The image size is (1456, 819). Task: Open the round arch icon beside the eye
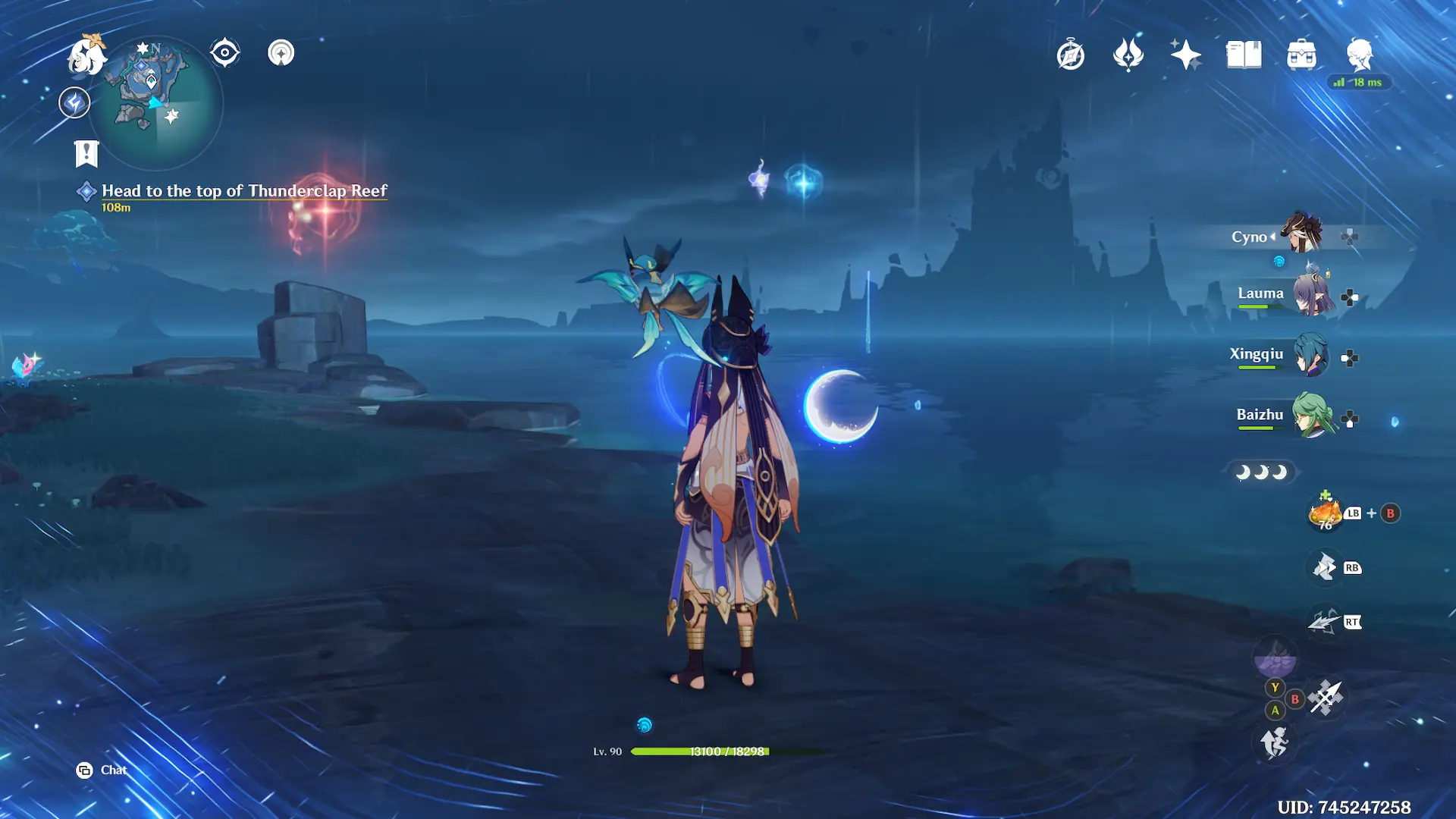point(281,53)
